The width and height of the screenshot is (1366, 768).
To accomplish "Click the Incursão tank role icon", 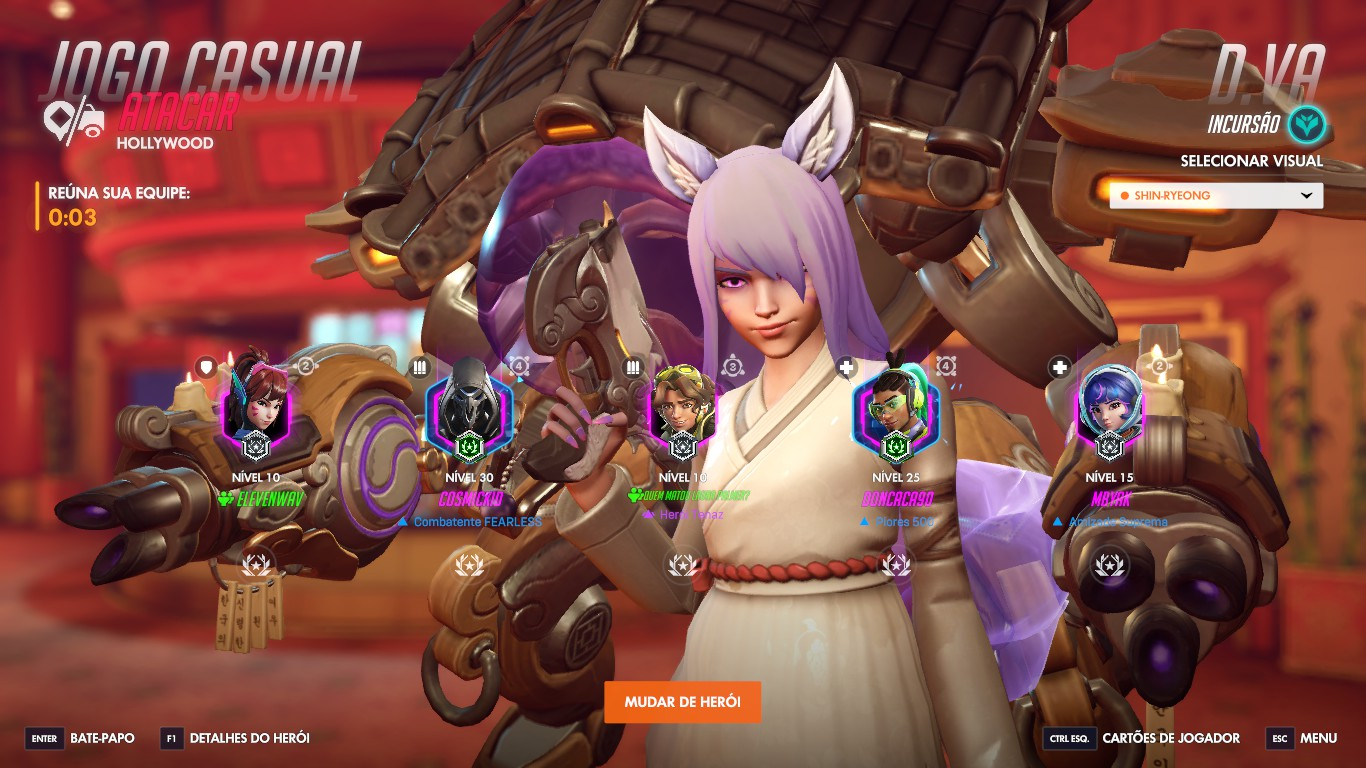I will [x=1307, y=125].
